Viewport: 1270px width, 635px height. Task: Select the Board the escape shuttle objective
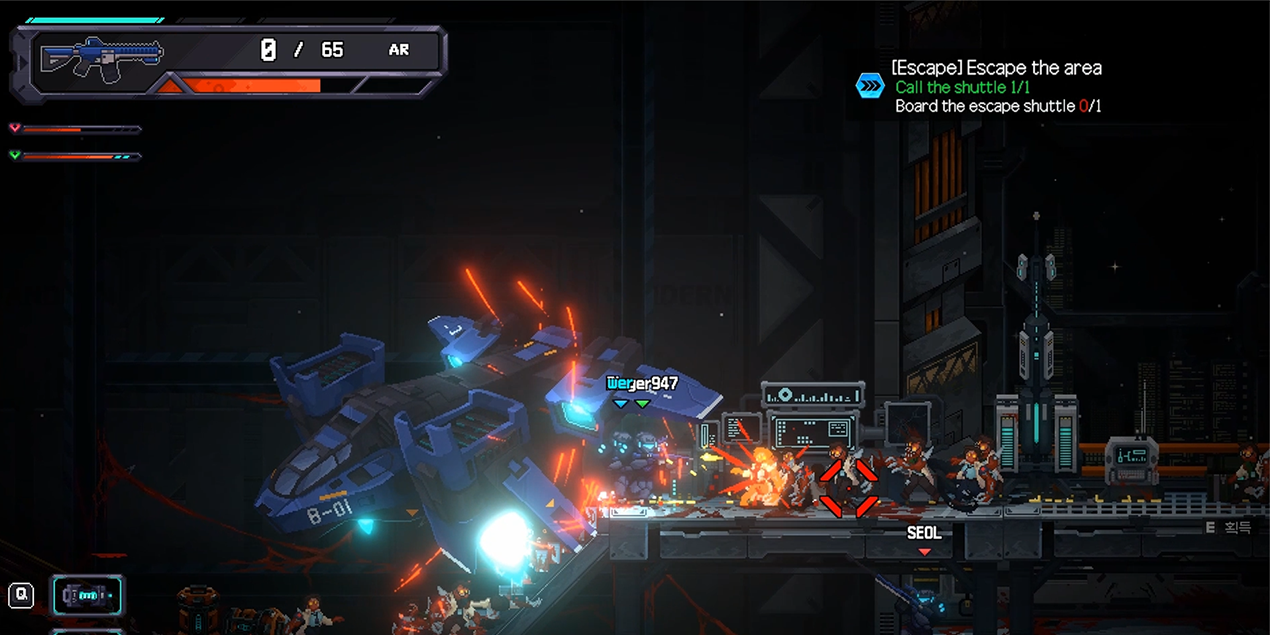click(x=998, y=106)
